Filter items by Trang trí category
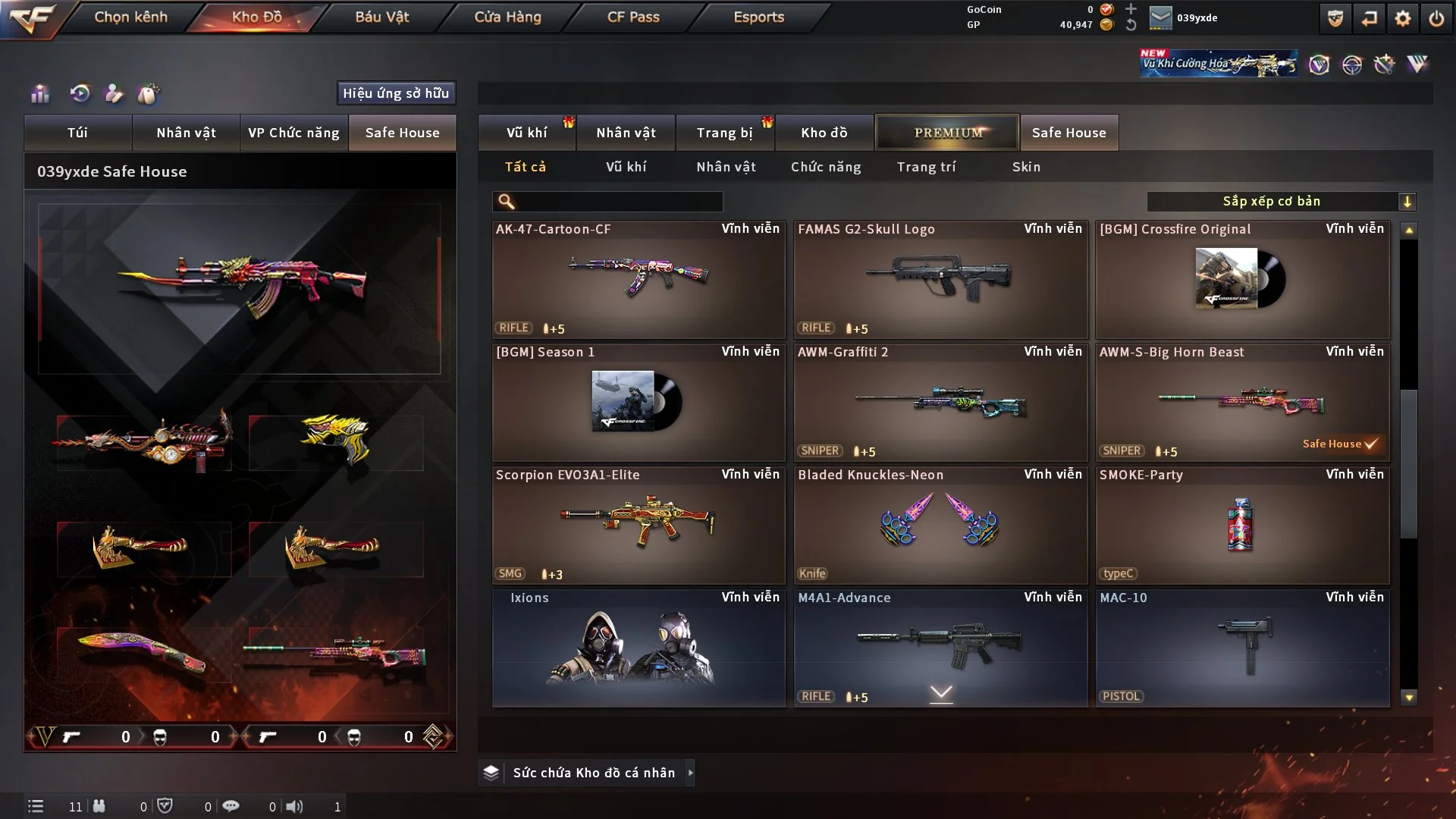The height and width of the screenshot is (819, 1456). tap(926, 167)
